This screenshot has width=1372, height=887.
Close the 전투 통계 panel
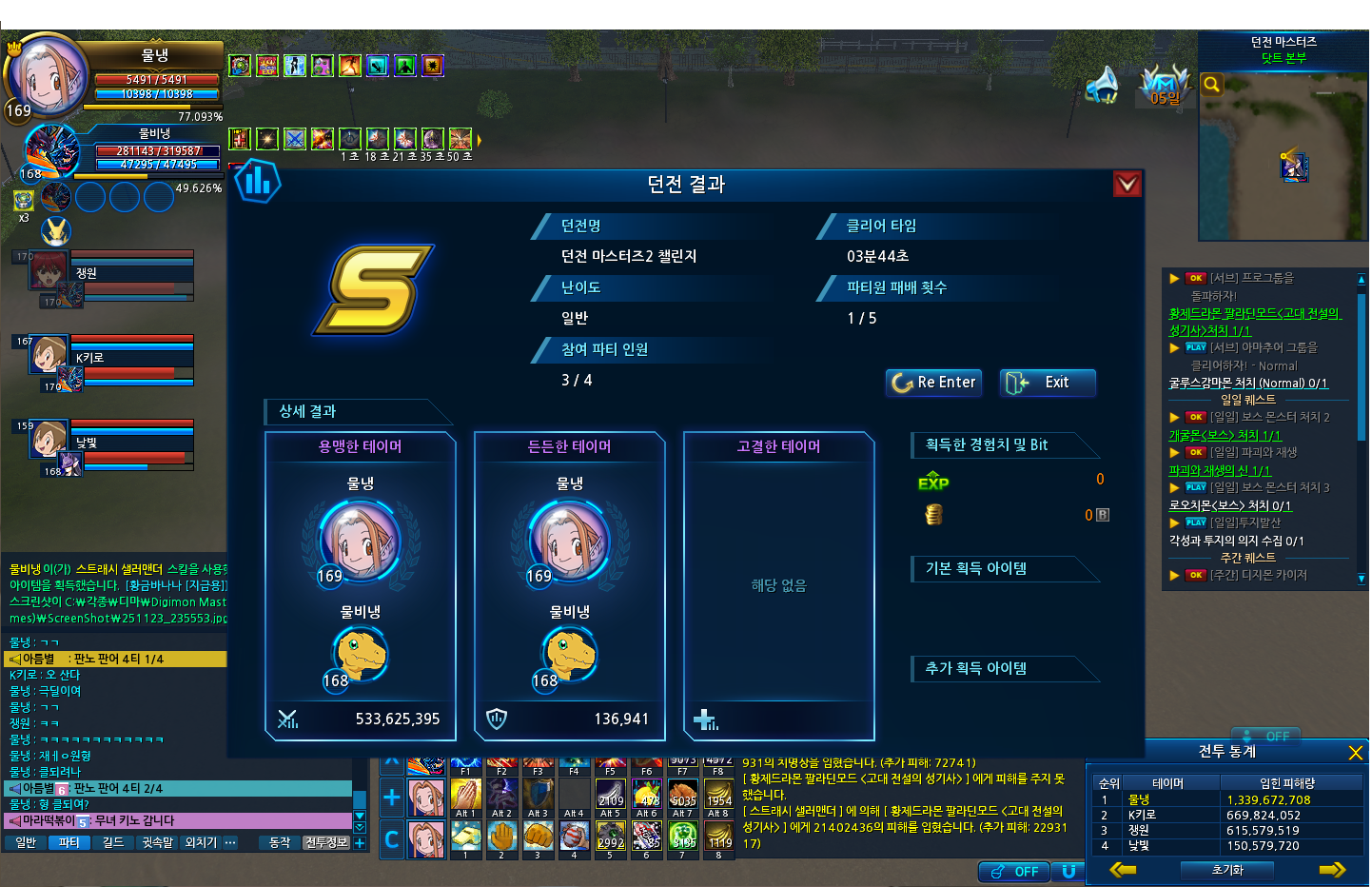pos(1356,753)
